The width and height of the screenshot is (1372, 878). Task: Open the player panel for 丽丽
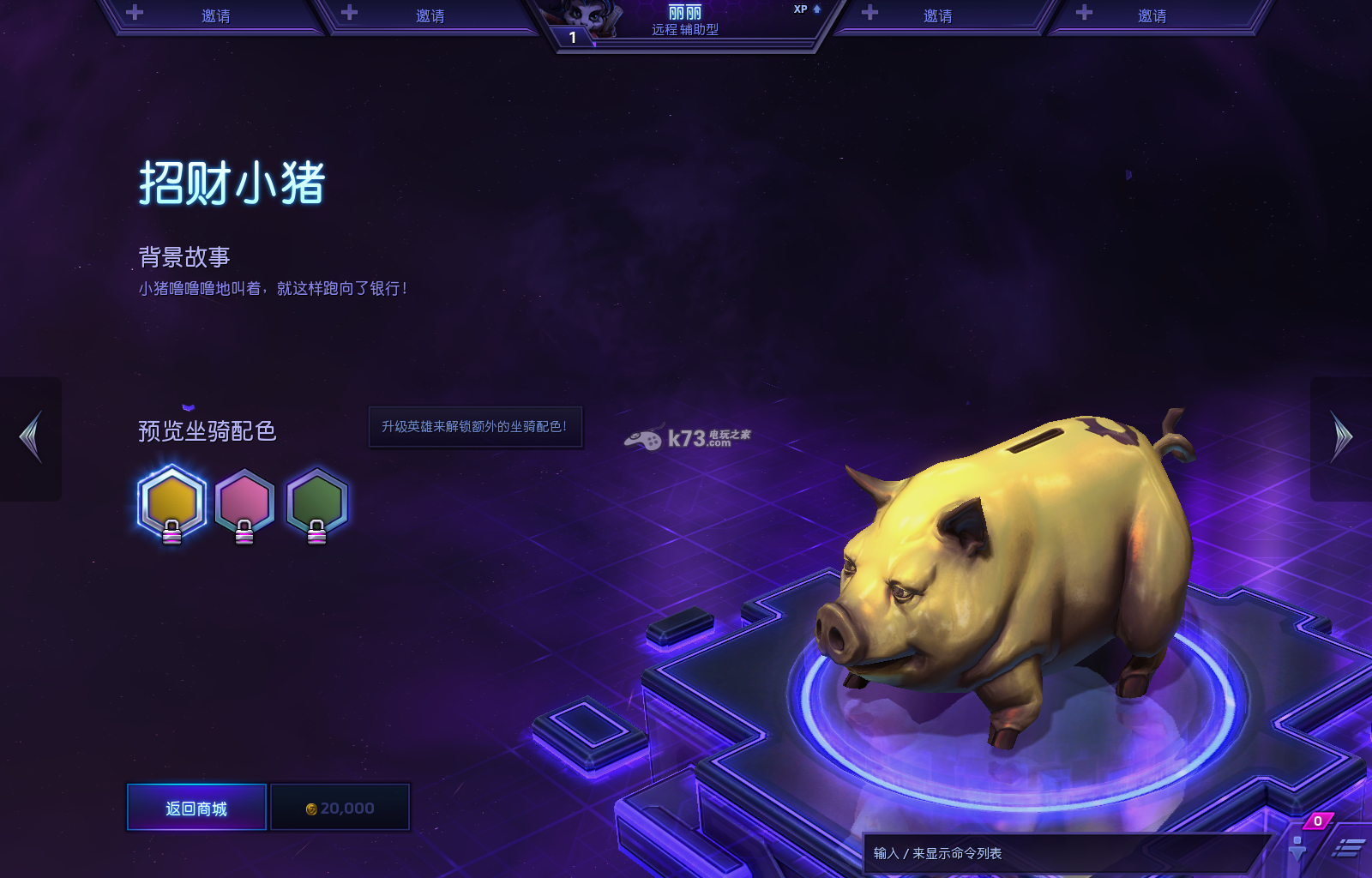point(684,21)
